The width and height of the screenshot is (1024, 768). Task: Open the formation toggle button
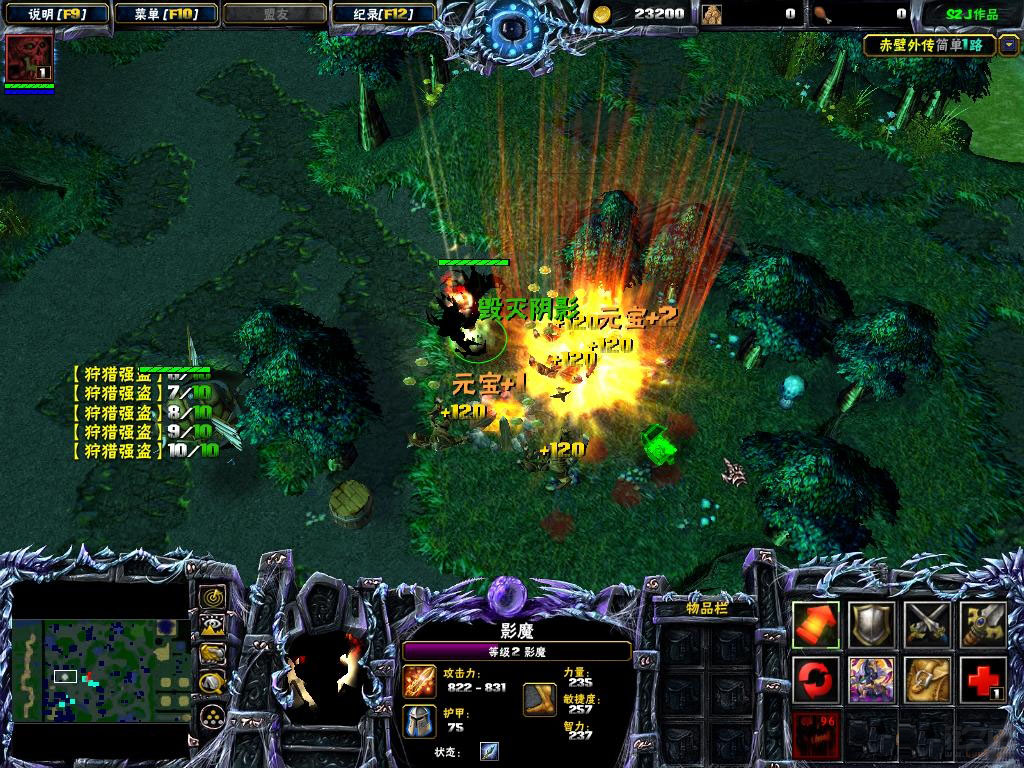click(x=212, y=716)
